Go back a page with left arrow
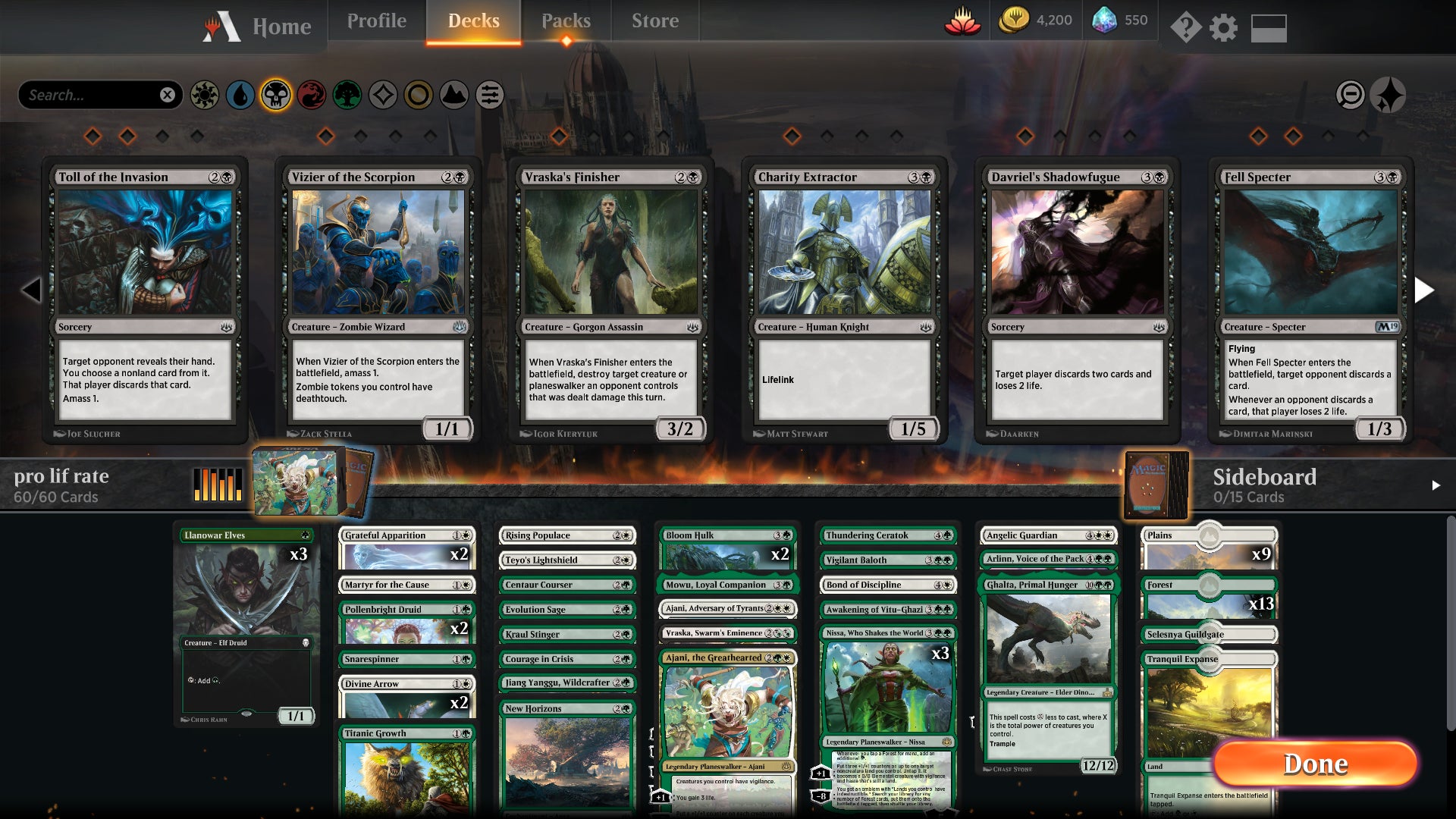 (x=32, y=290)
